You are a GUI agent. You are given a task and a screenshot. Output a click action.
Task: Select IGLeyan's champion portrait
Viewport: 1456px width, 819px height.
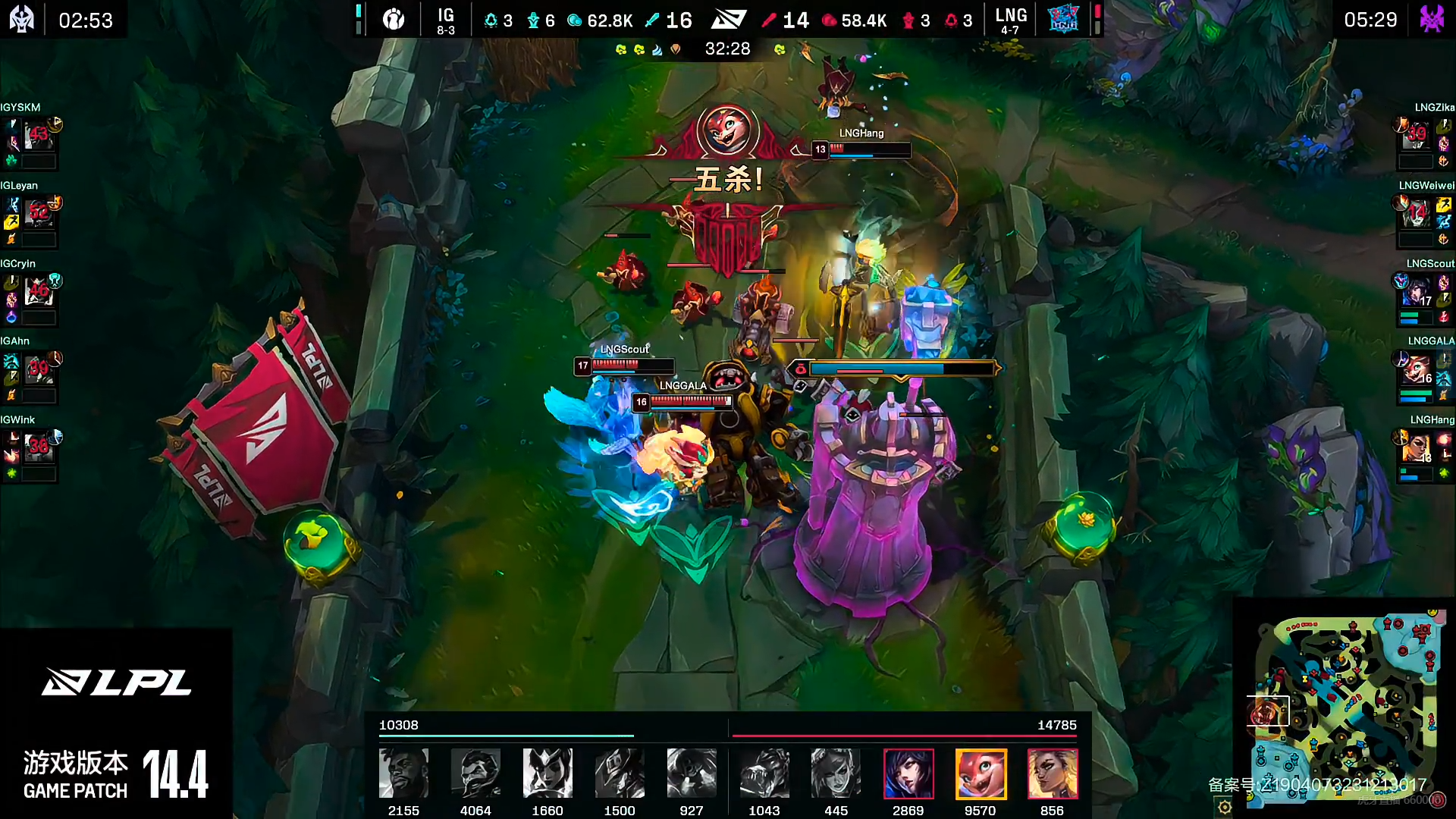point(38,215)
